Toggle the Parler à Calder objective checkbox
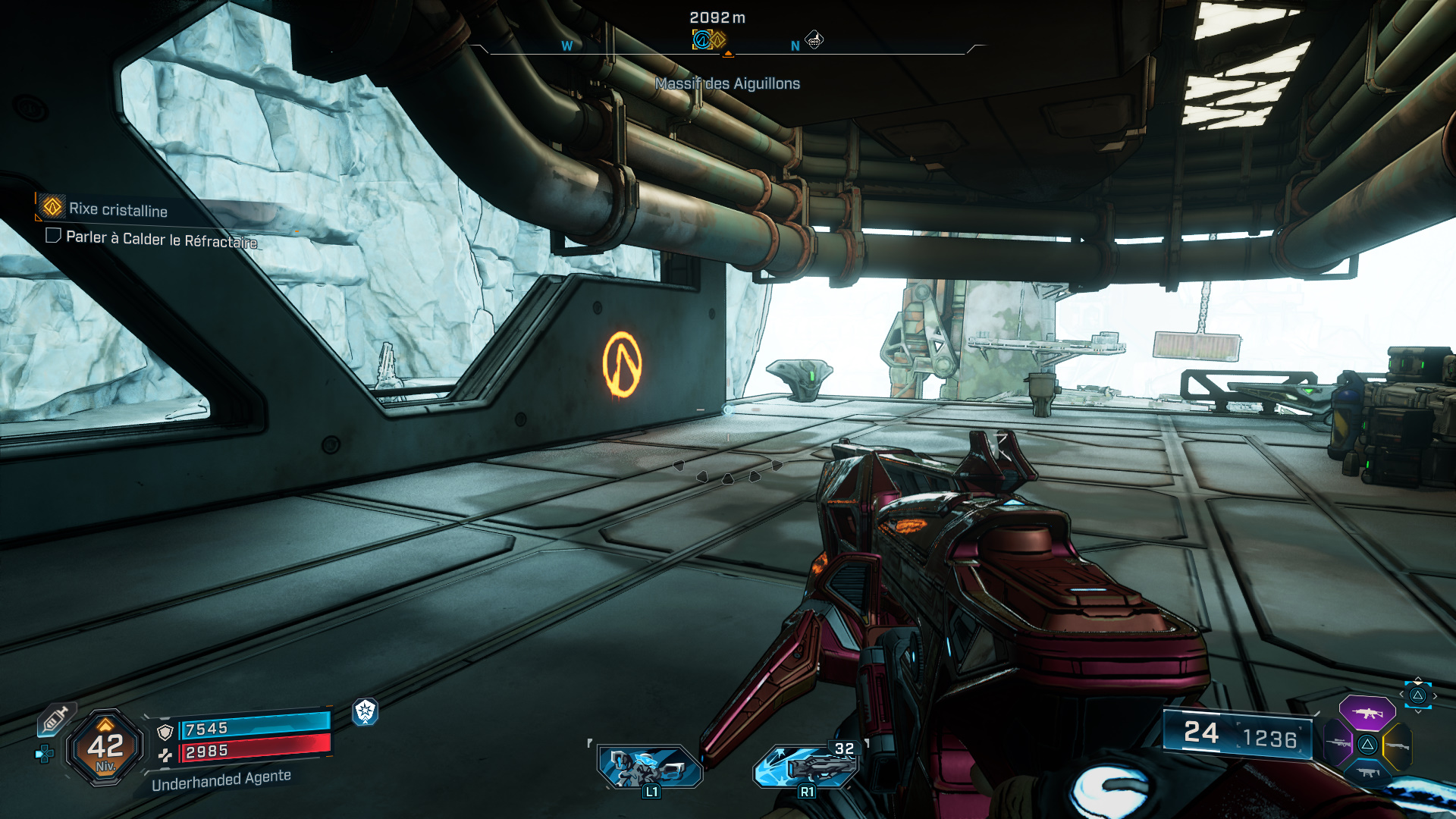This screenshot has height=819, width=1456. click(x=53, y=236)
